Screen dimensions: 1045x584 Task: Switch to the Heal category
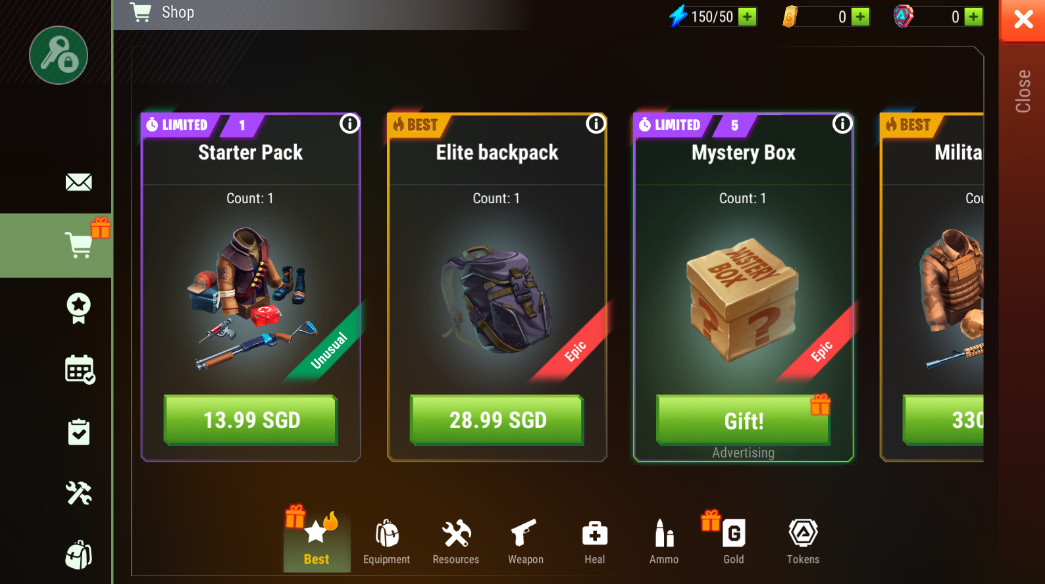[595, 542]
